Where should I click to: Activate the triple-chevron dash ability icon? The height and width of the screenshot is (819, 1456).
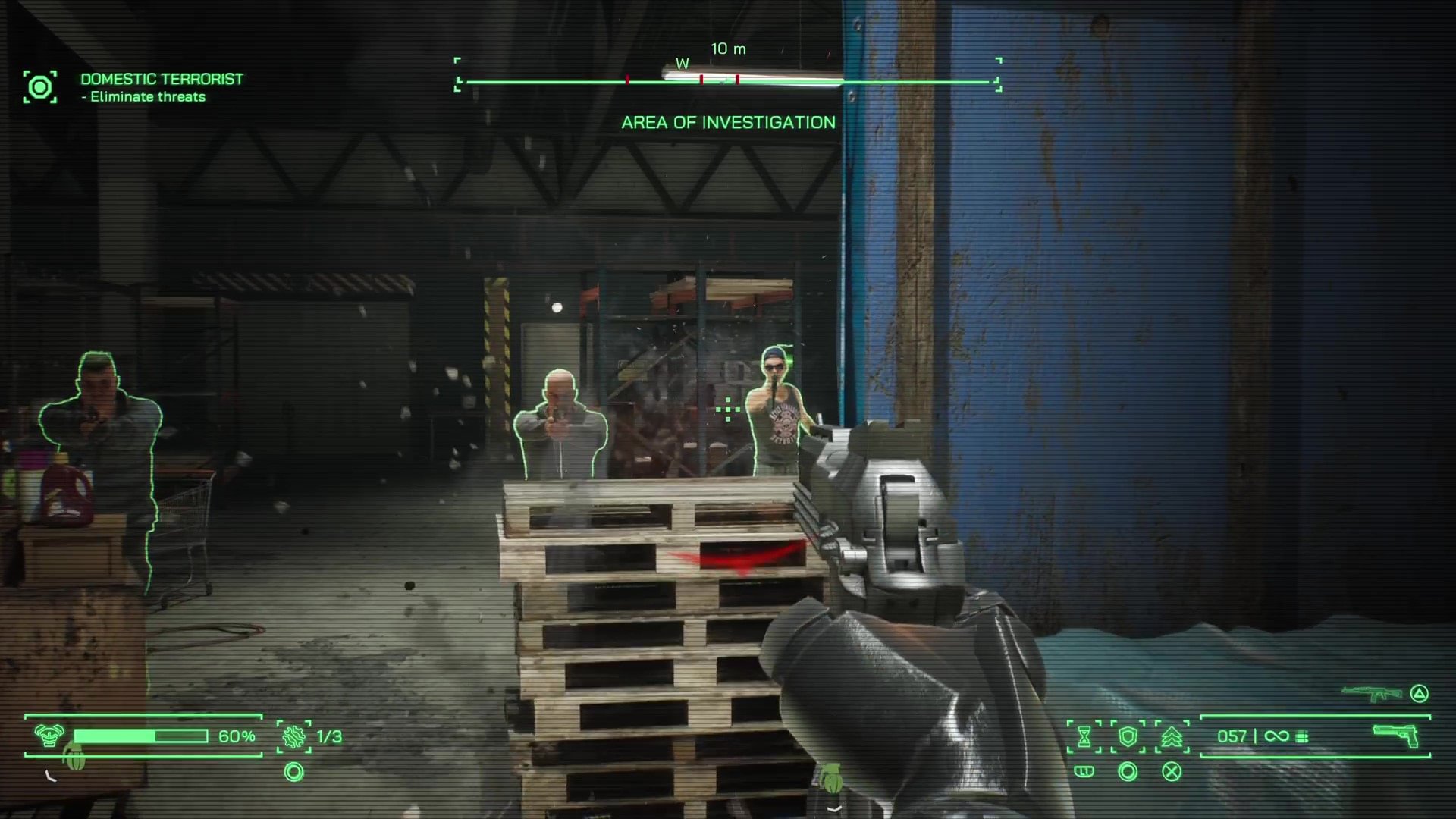point(1172,736)
